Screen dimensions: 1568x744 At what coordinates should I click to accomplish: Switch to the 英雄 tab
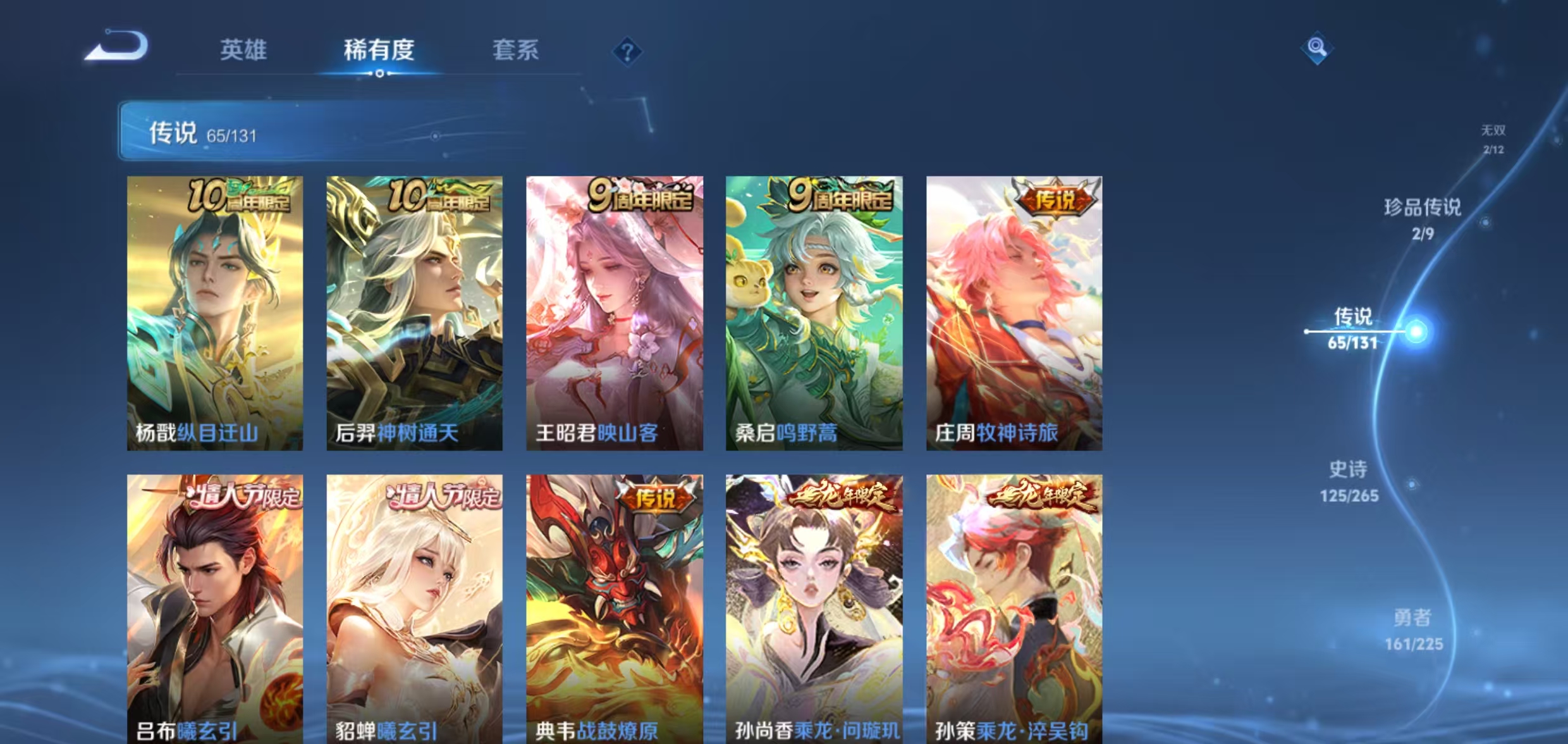245,51
